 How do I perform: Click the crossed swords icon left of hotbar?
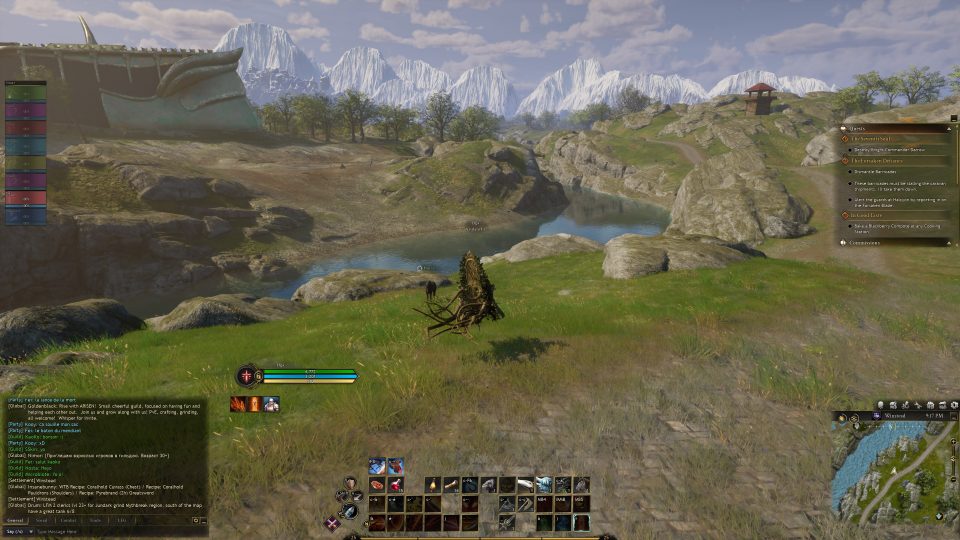tap(333, 522)
